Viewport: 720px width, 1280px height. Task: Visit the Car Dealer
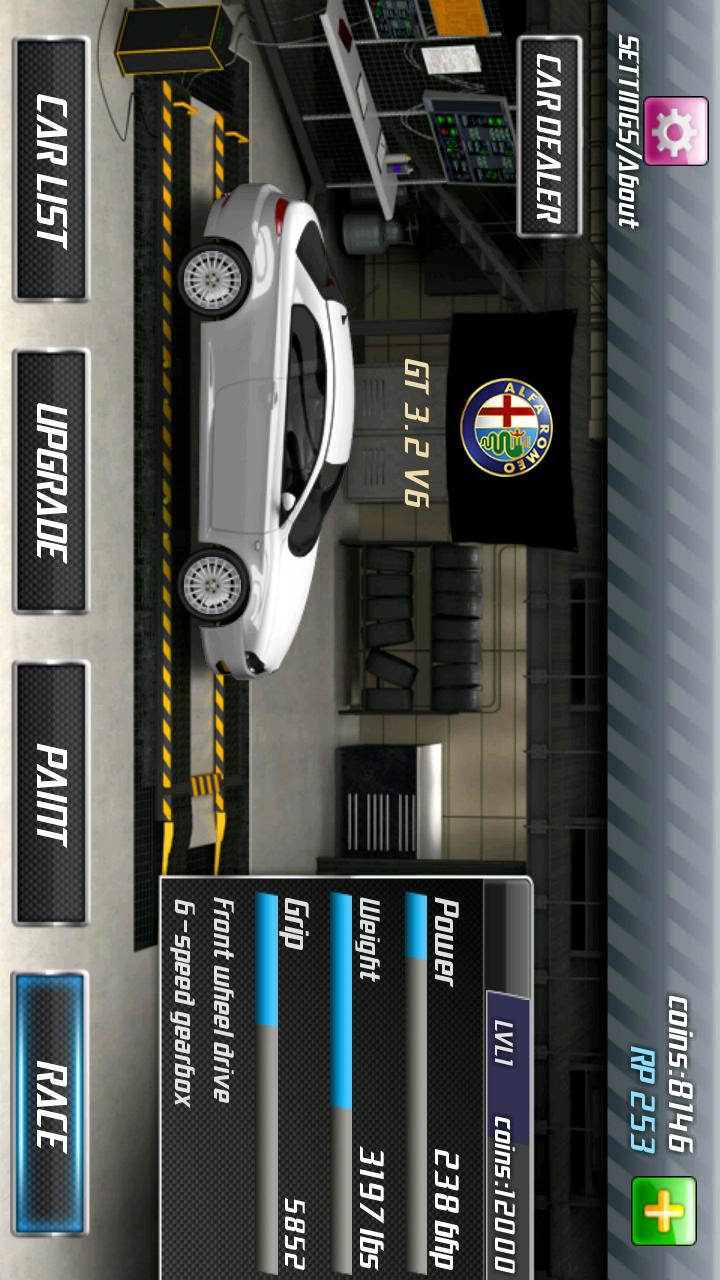pos(549,137)
